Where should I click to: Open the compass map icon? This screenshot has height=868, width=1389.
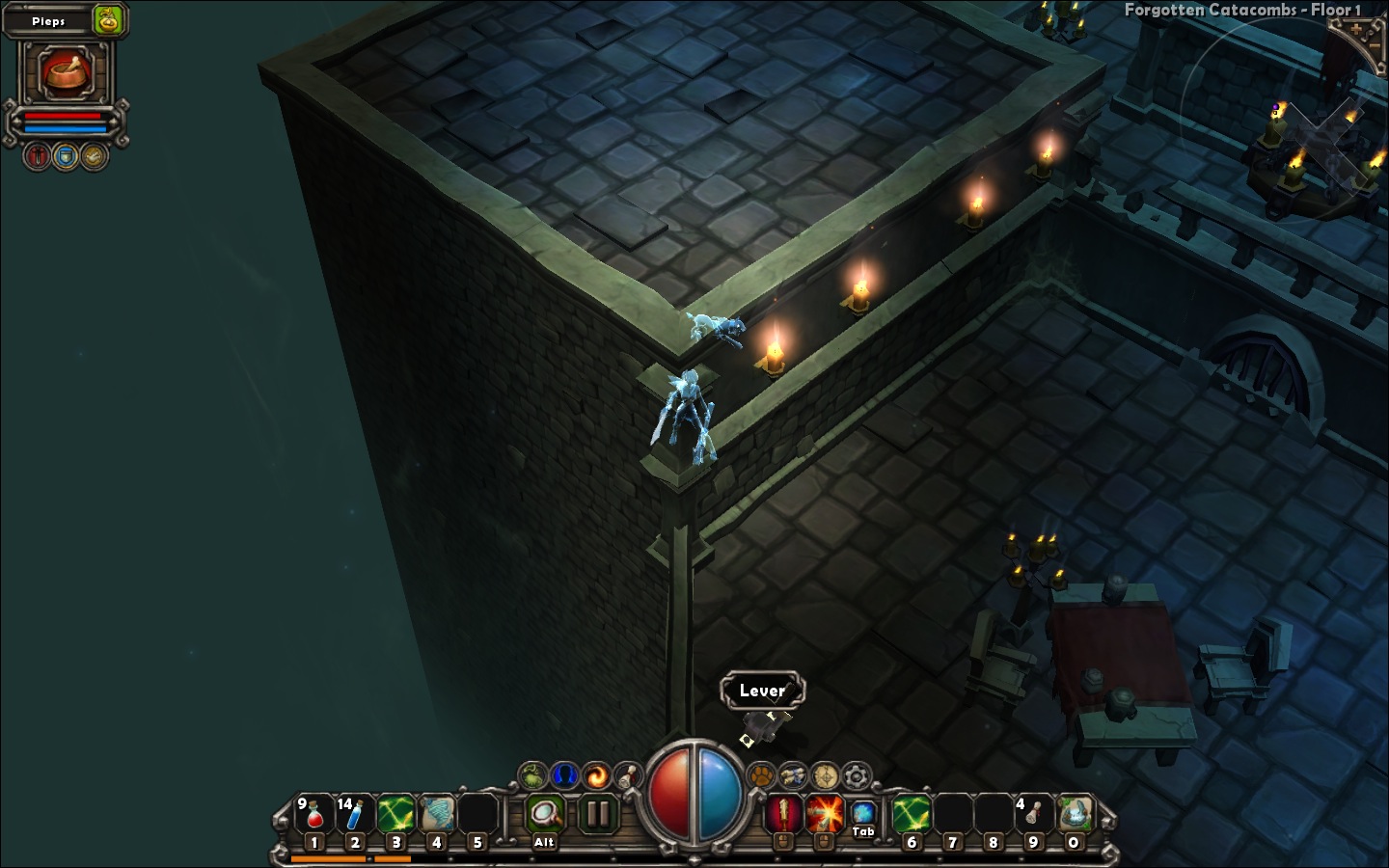click(825, 775)
